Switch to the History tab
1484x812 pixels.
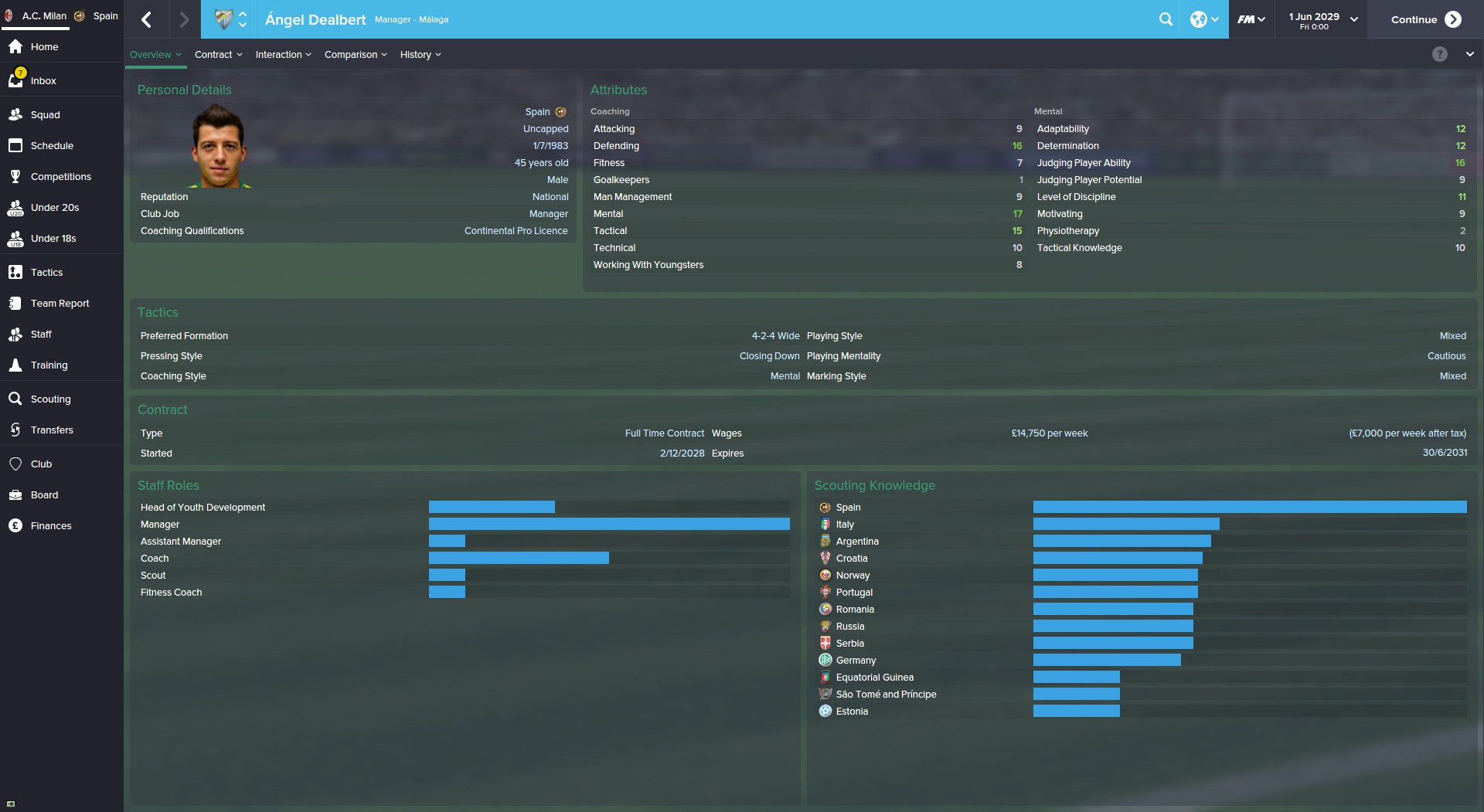coord(420,54)
